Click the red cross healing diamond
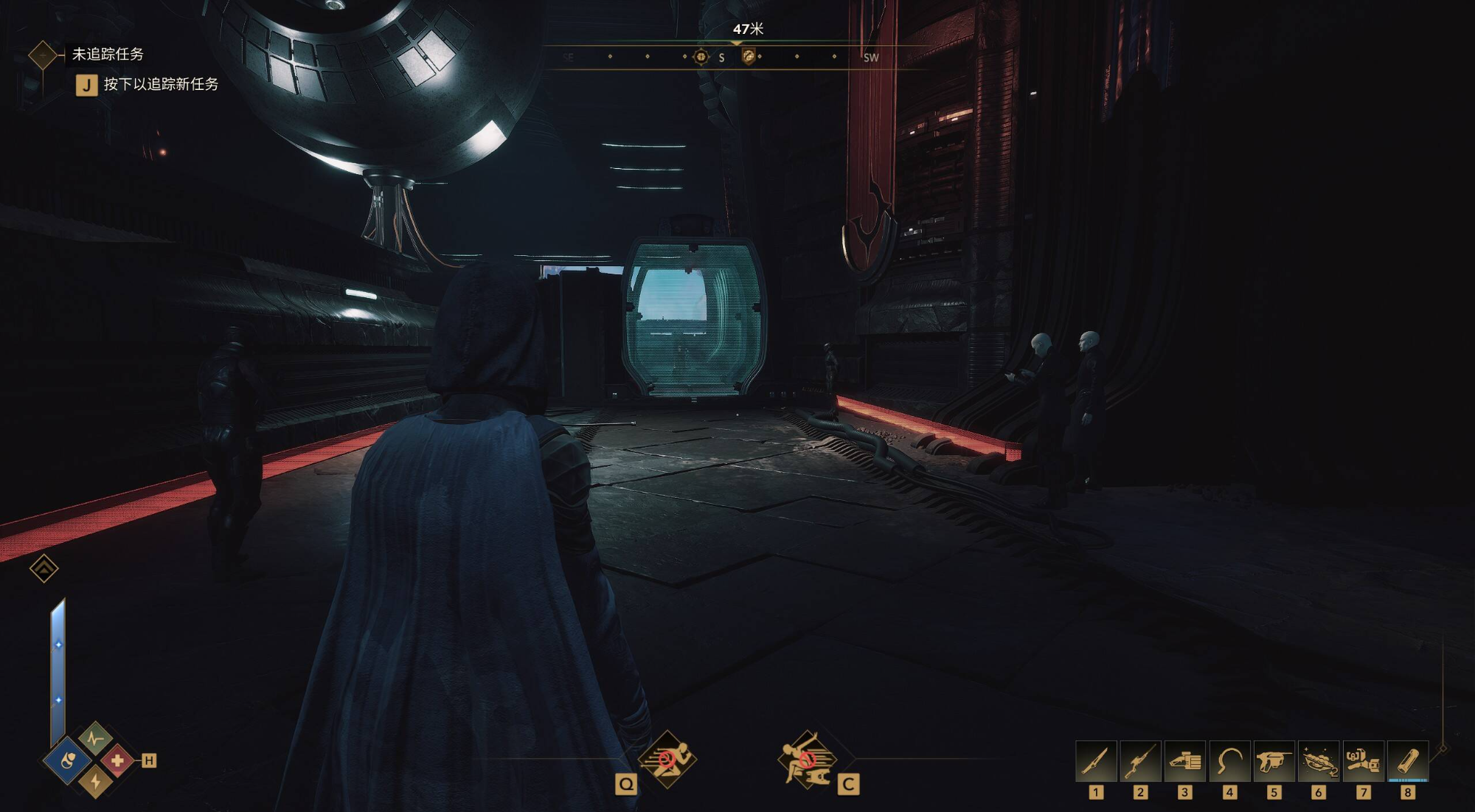Image resolution: width=1475 pixels, height=812 pixels. click(117, 760)
